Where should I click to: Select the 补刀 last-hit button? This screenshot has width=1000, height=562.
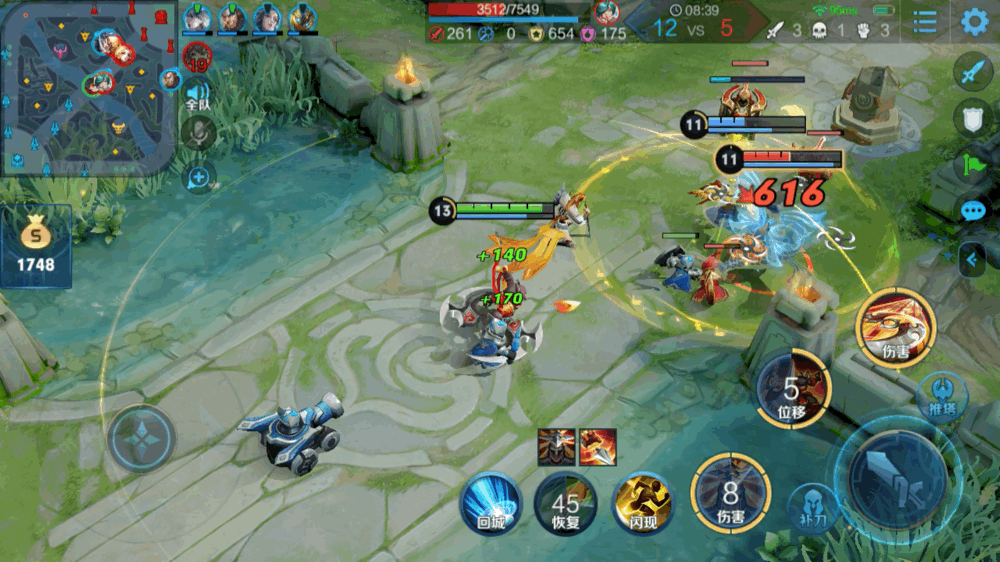(x=812, y=507)
